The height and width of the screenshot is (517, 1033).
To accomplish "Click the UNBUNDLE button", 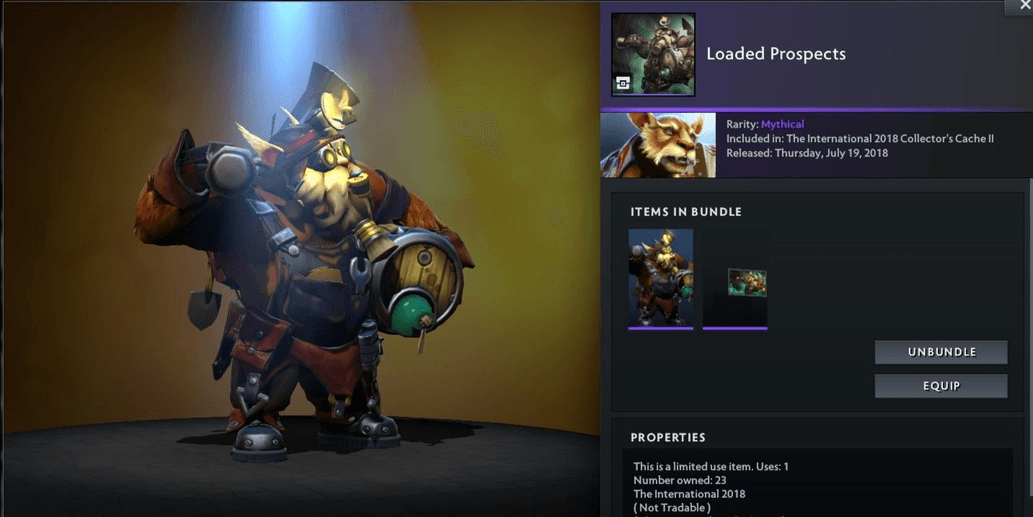I will 940,352.
